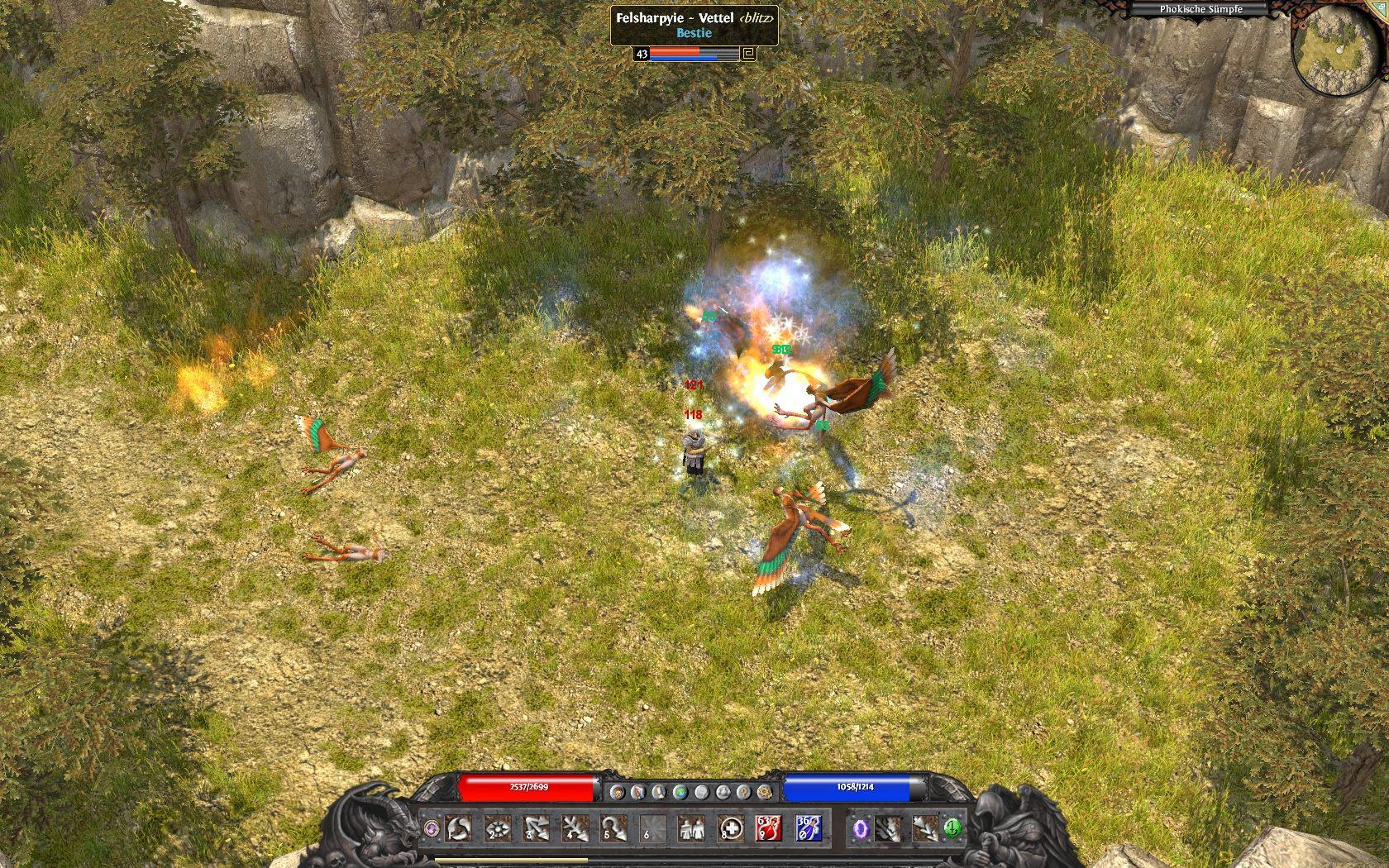Viewport: 1389px width, 868px height.
Task: Open the question mark help menu
Action: click(x=744, y=792)
